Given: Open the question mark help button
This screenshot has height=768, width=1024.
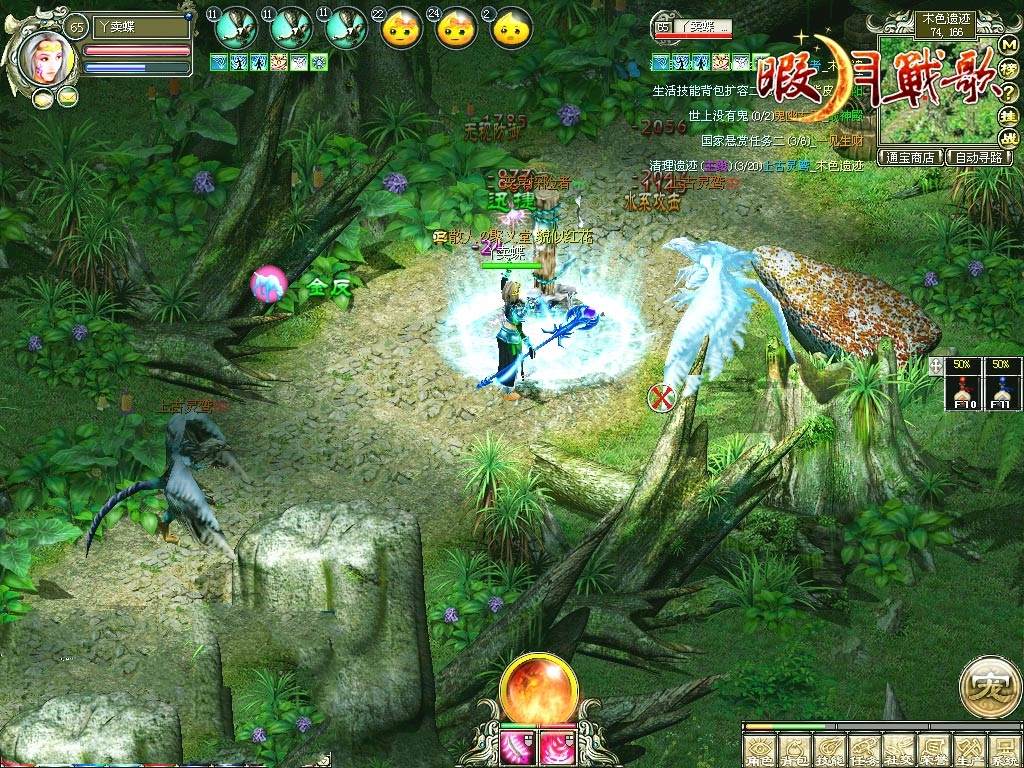Looking at the screenshot, I should pyautogui.click(x=1009, y=95).
